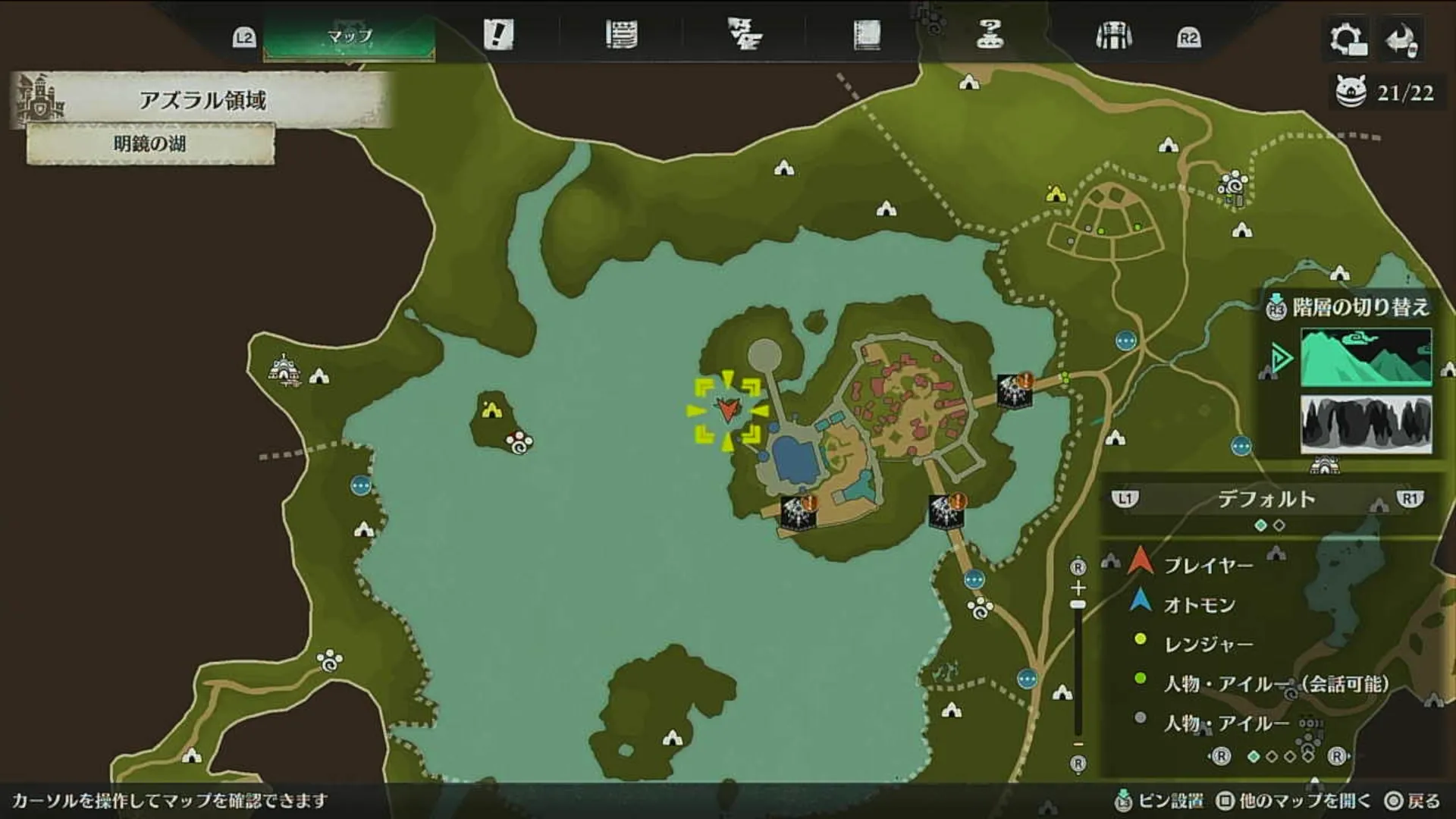Open the gear settings icon
This screenshot has width=1456, height=819.
tap(1348, 38)
